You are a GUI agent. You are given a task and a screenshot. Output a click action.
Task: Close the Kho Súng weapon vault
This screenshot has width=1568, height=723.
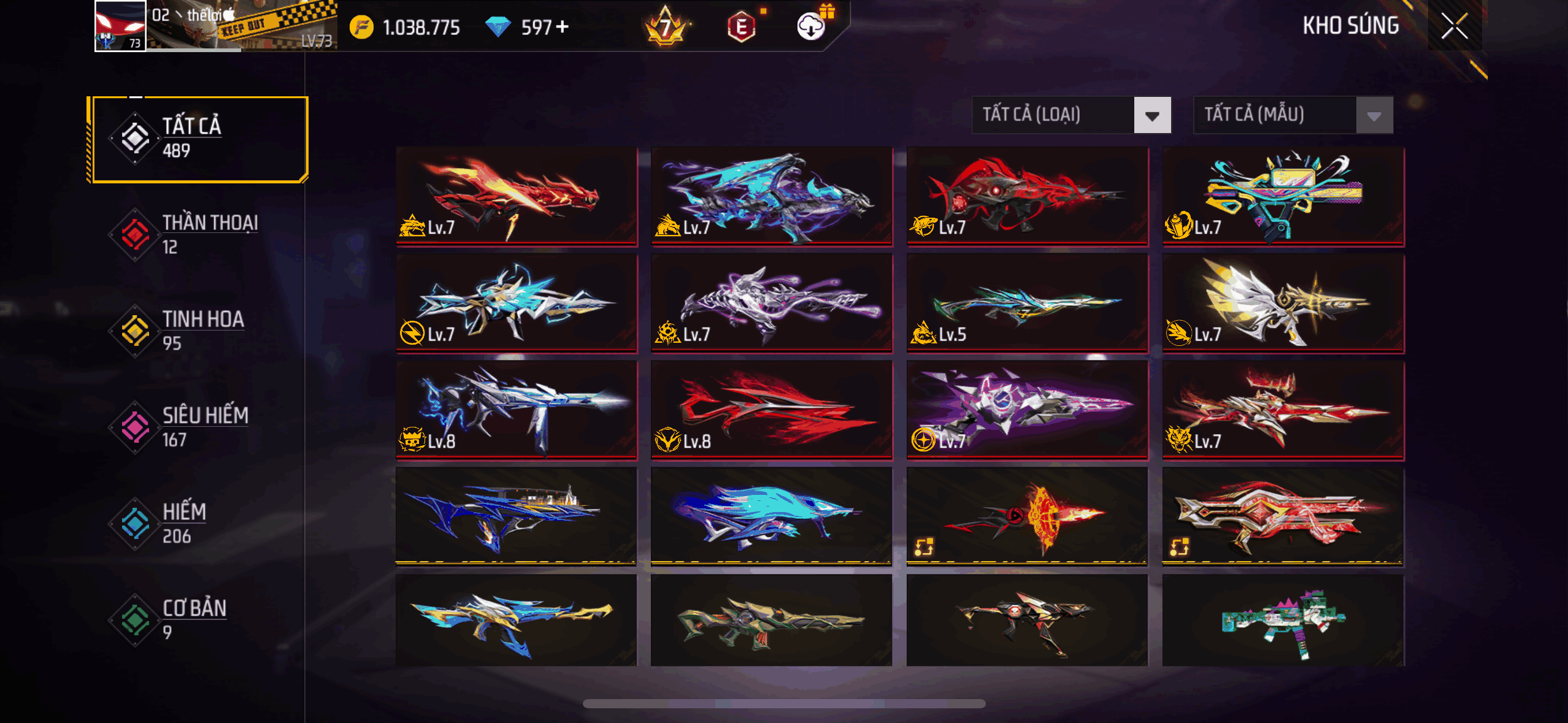pyautogui.click(x=1454, y=26)
